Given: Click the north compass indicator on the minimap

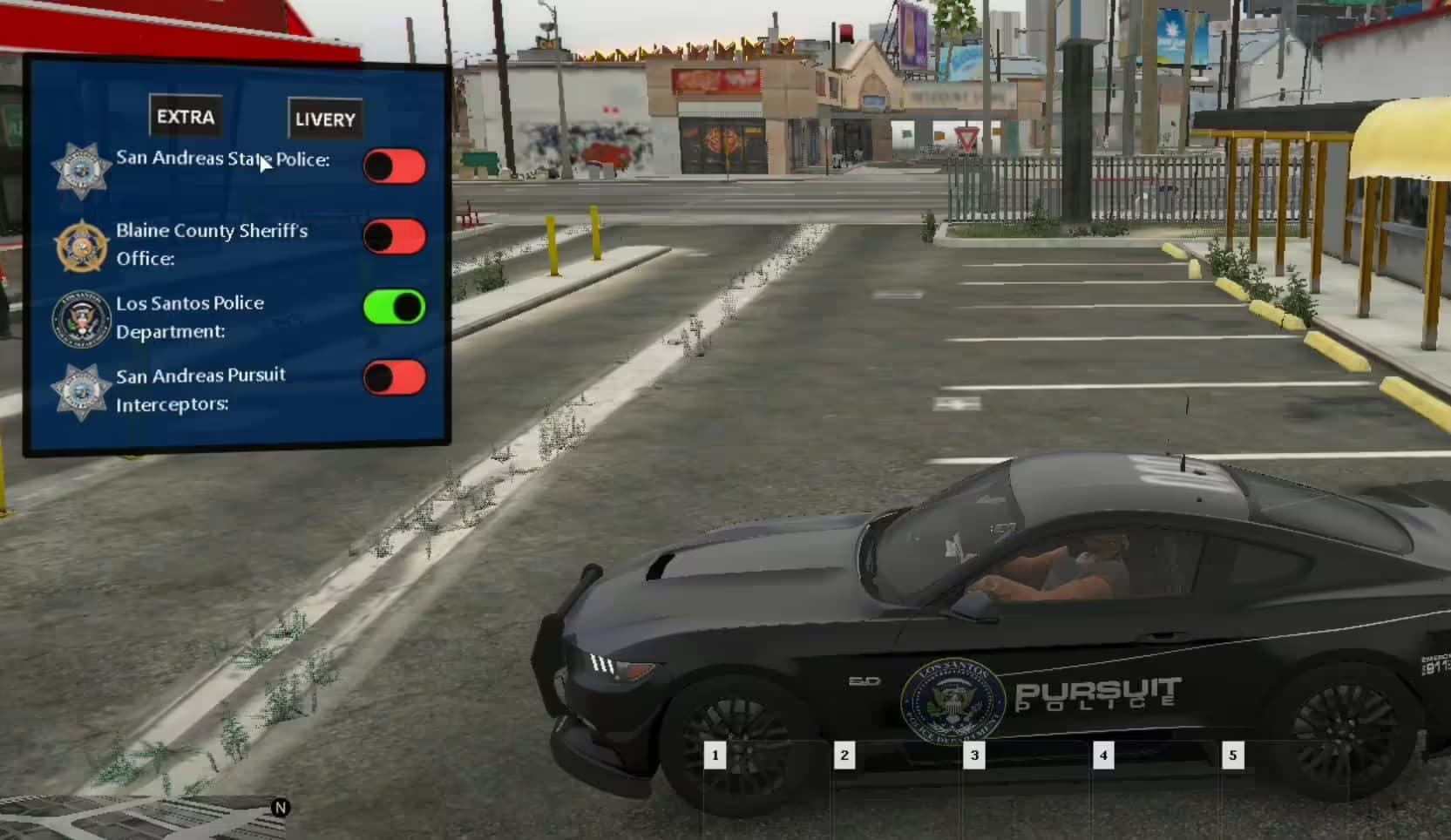Looking at the screenshot, I should click(279, 809).
